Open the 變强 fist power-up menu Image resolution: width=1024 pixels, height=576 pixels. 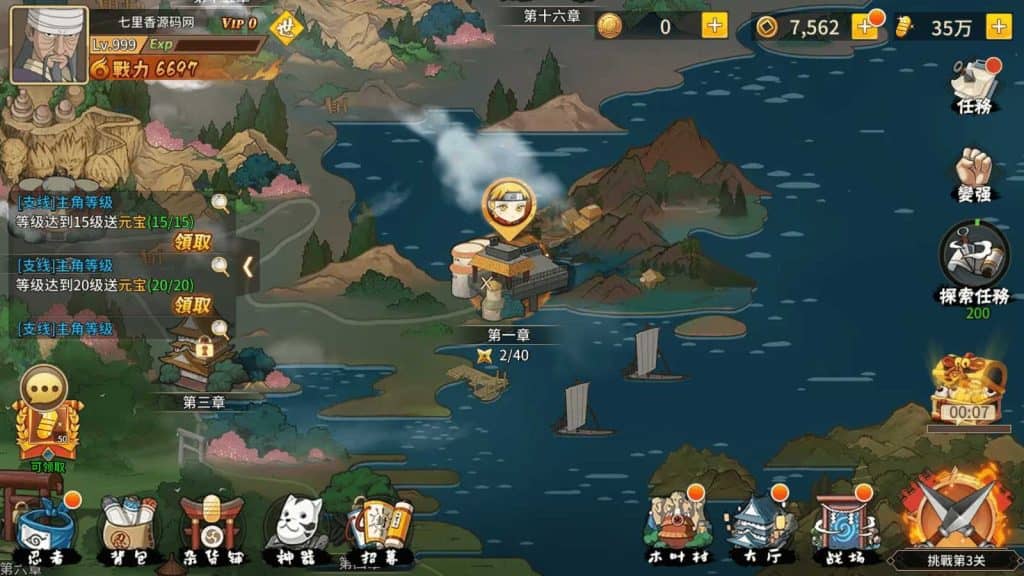[974, 174]
